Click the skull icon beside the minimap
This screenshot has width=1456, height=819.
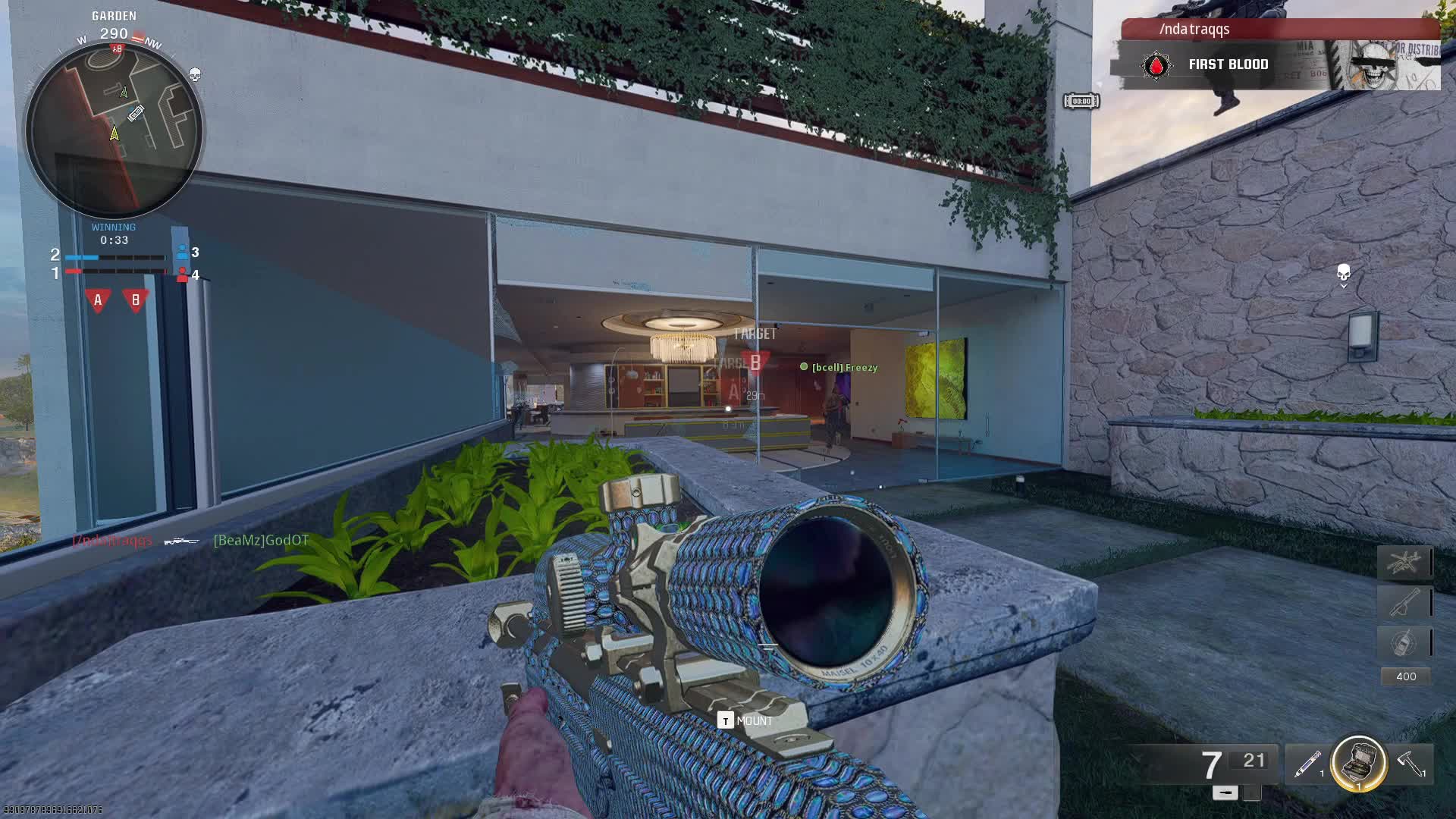(x=195, y=74)
